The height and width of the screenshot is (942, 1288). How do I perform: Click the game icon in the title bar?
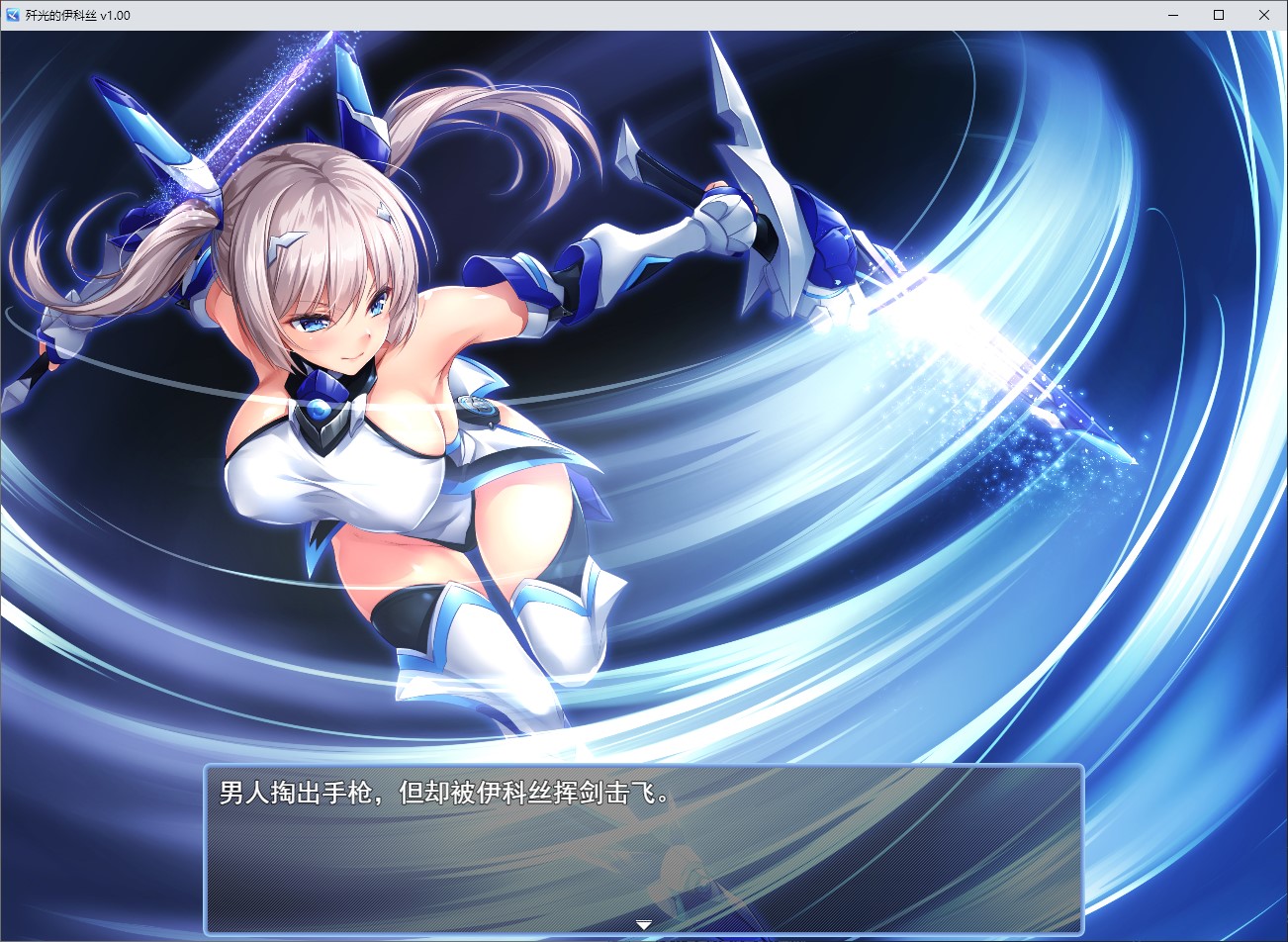pyautogui.click(x=12, y=15)
